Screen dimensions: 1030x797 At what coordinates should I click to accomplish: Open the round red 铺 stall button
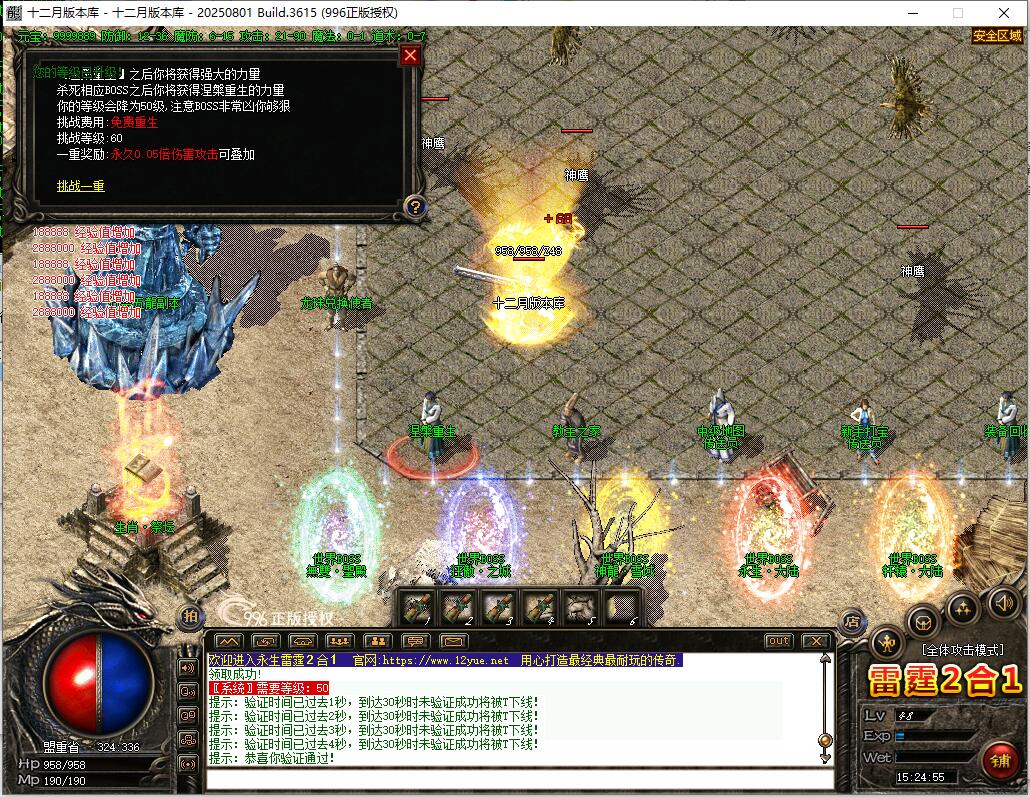click(999, 761)
